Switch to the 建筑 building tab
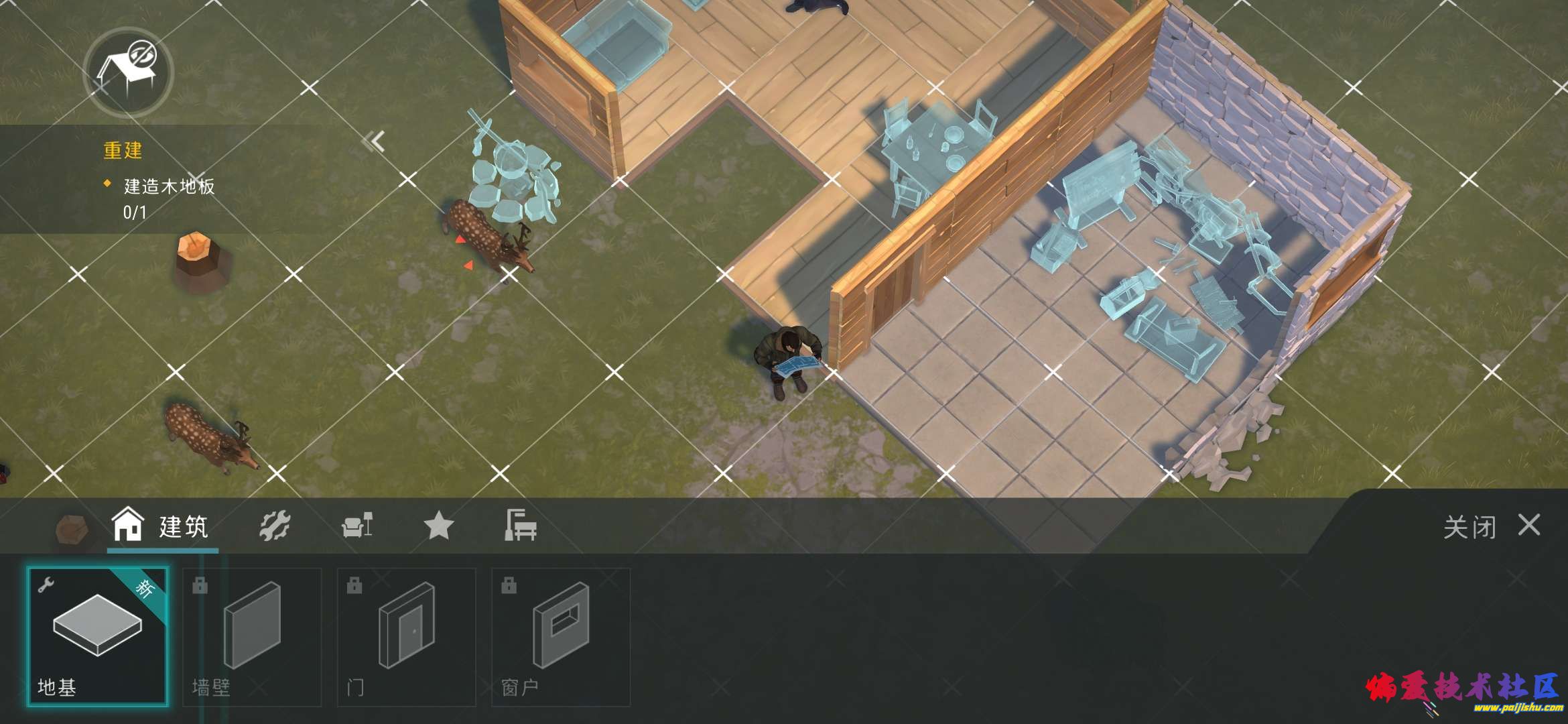This screenshot has height=724, width=1568. pos(162,527)
